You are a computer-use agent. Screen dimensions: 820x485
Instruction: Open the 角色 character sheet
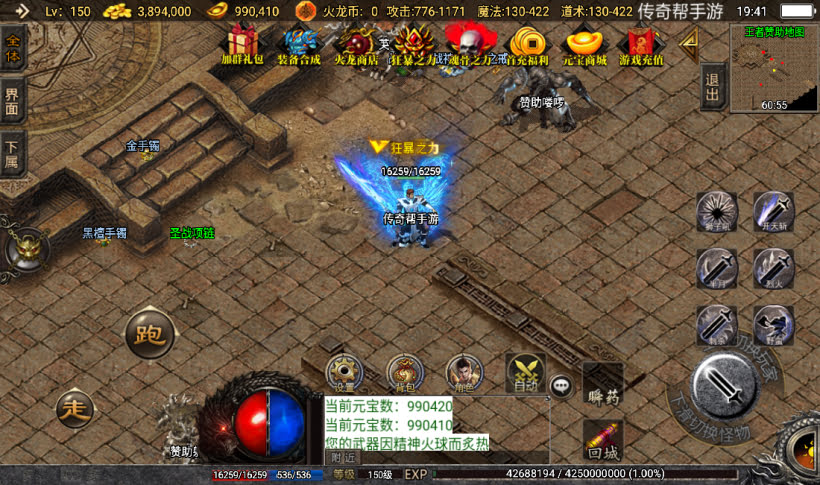pyautogui.click(x=462, y=374)
